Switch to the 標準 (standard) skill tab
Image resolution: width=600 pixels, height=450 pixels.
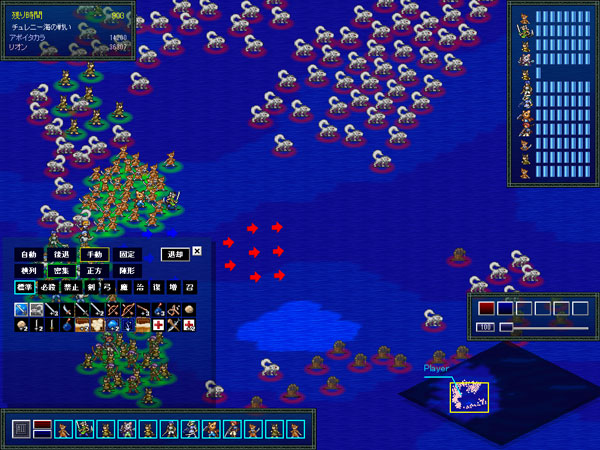click(x=24, y=288)
